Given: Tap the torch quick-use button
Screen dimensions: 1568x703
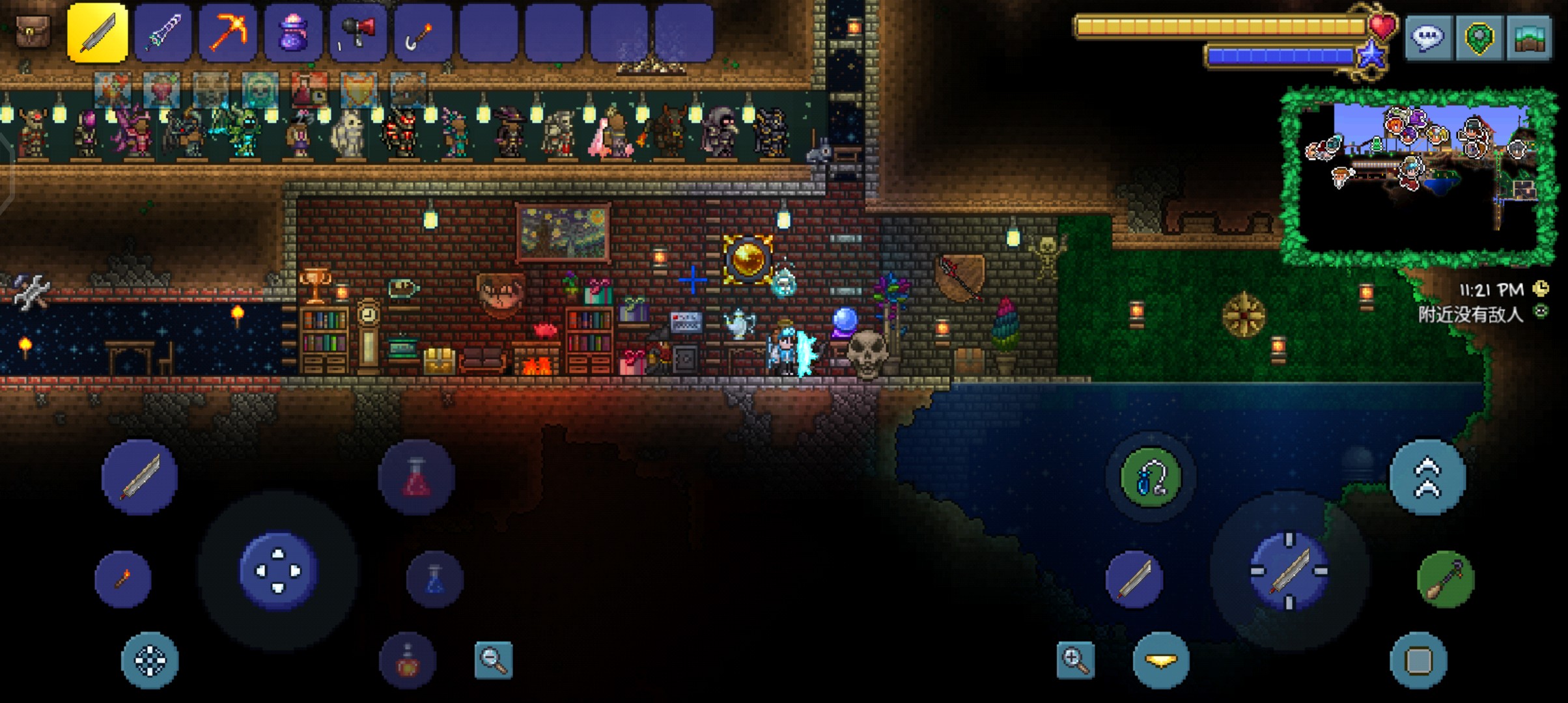Looking at the screenshot, I should tap(123, 579).
